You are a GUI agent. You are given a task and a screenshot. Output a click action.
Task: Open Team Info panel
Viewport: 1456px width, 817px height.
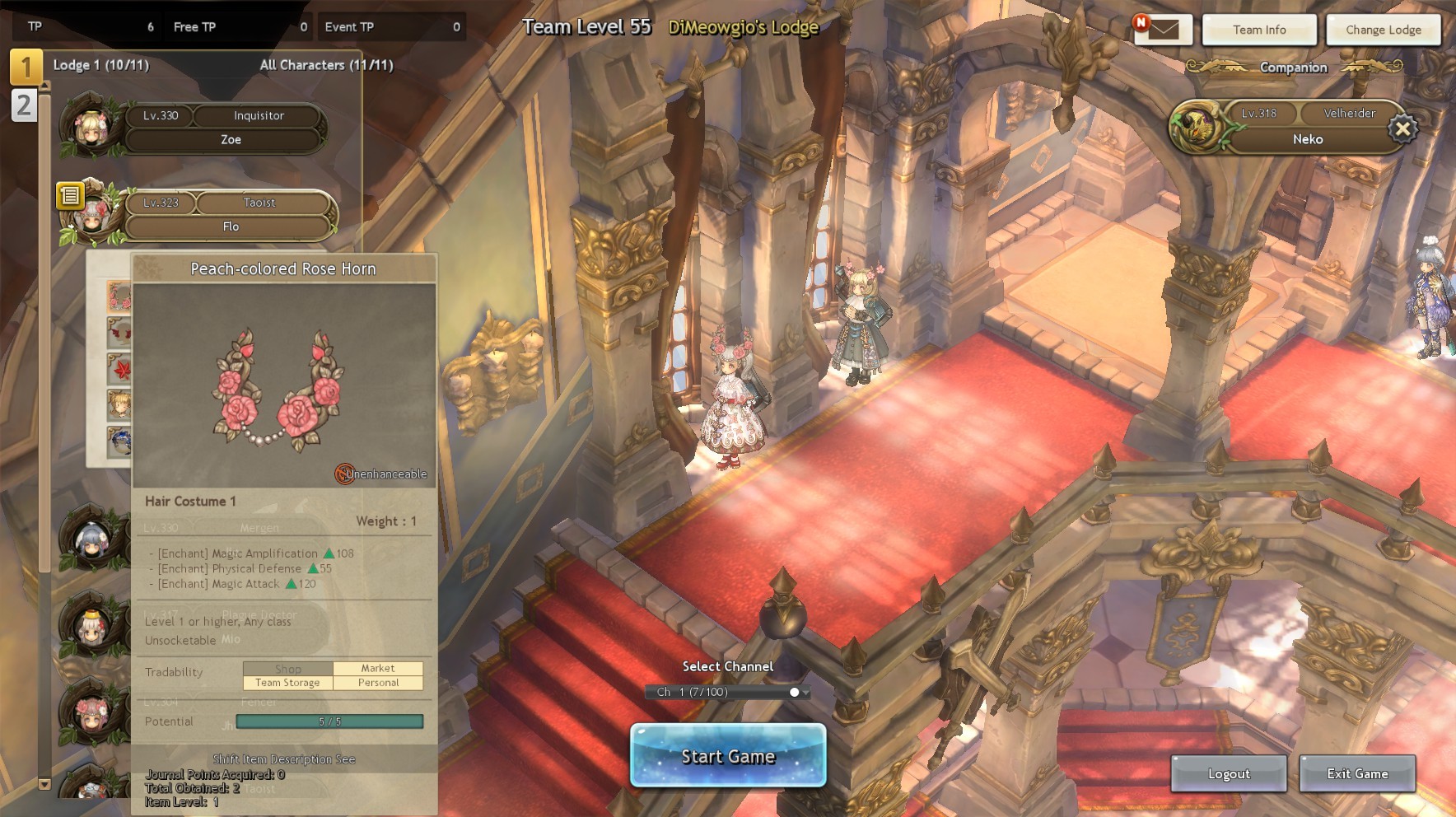(1258, 30)
